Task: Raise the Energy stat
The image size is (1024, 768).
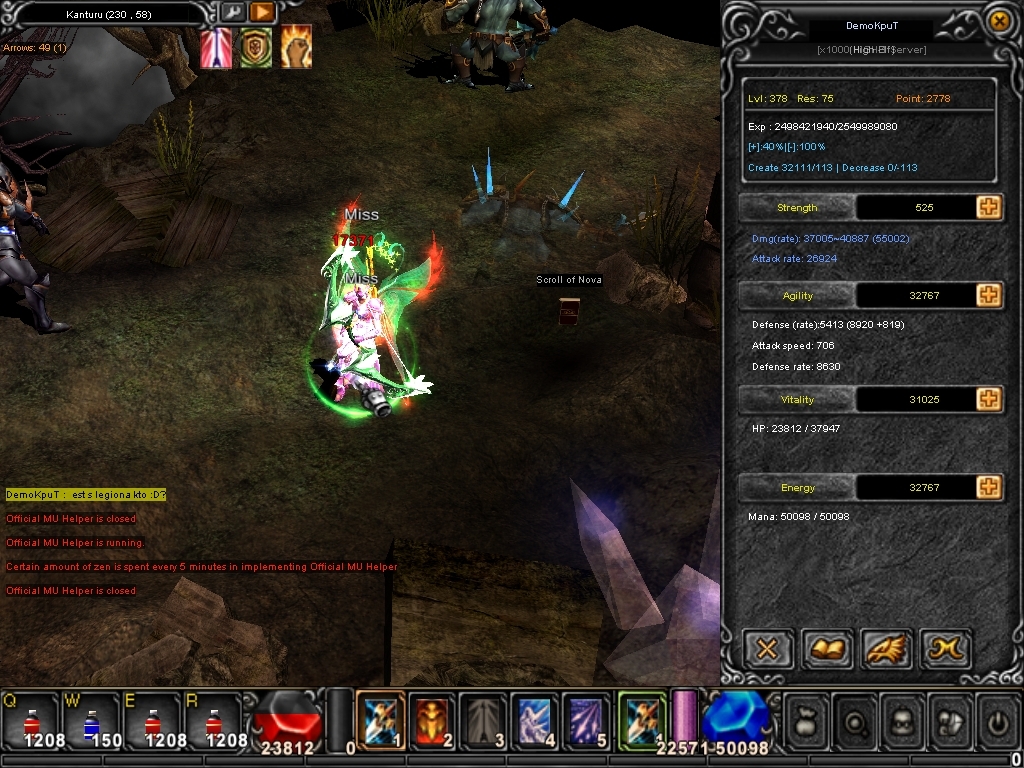Action: pos(988,487)
